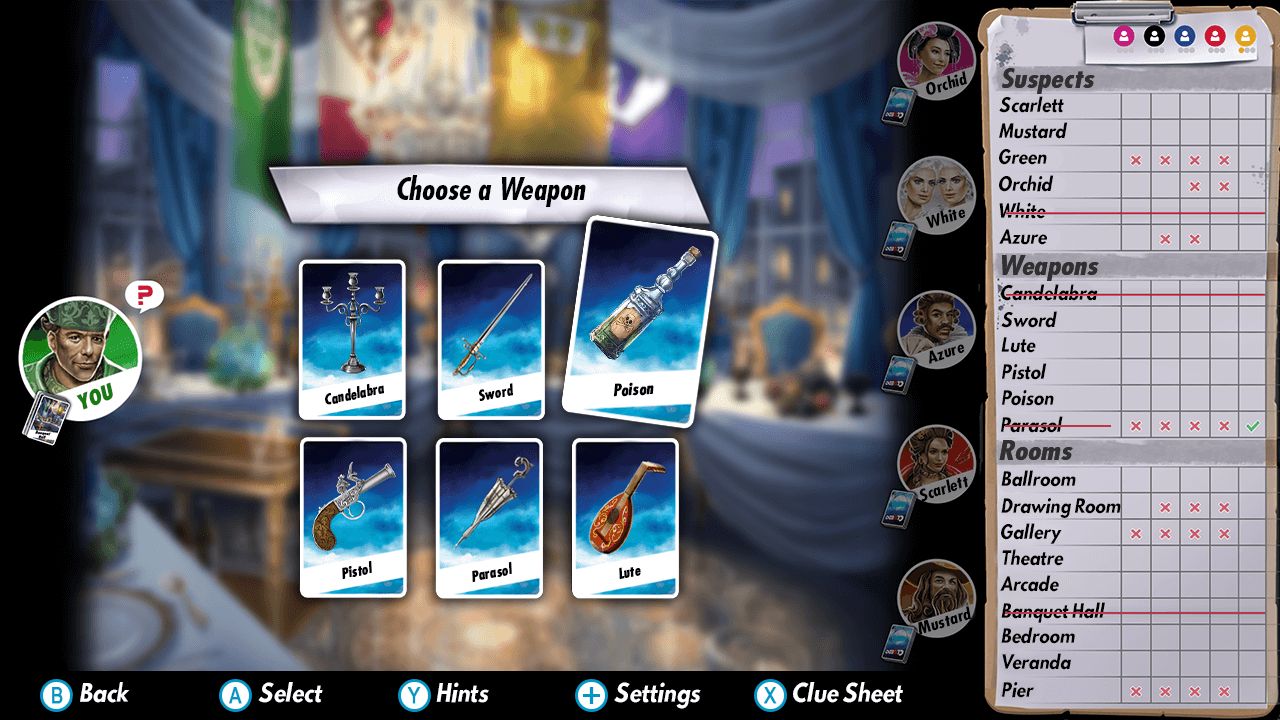Viewport: 1280px width, 720px height.
Task: Toggle the X in Azure's clue sheet row
Action: (x=1165, y=238)
